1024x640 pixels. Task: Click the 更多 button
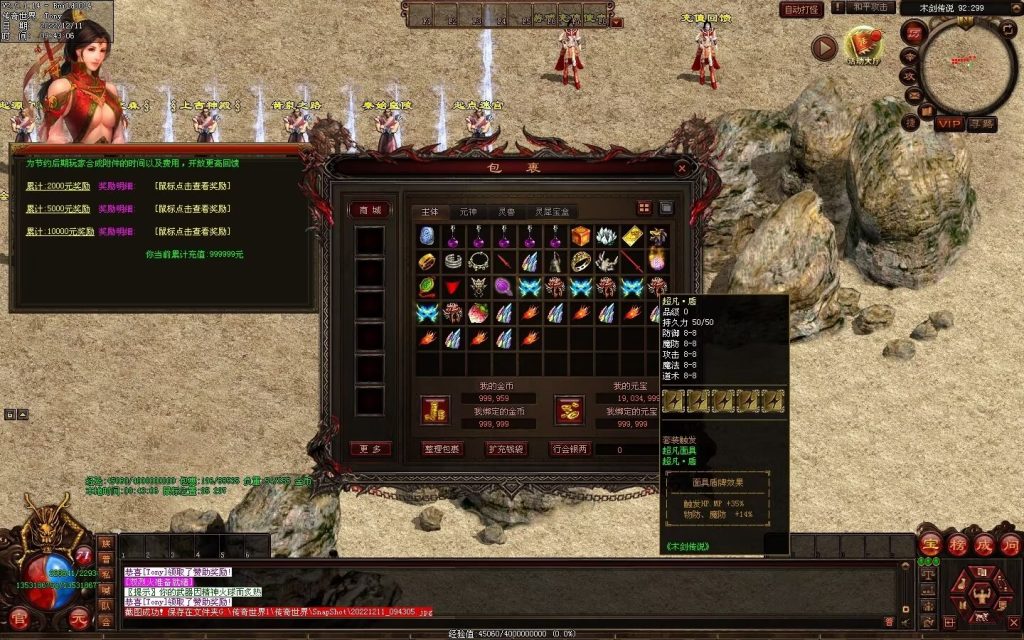370,449
